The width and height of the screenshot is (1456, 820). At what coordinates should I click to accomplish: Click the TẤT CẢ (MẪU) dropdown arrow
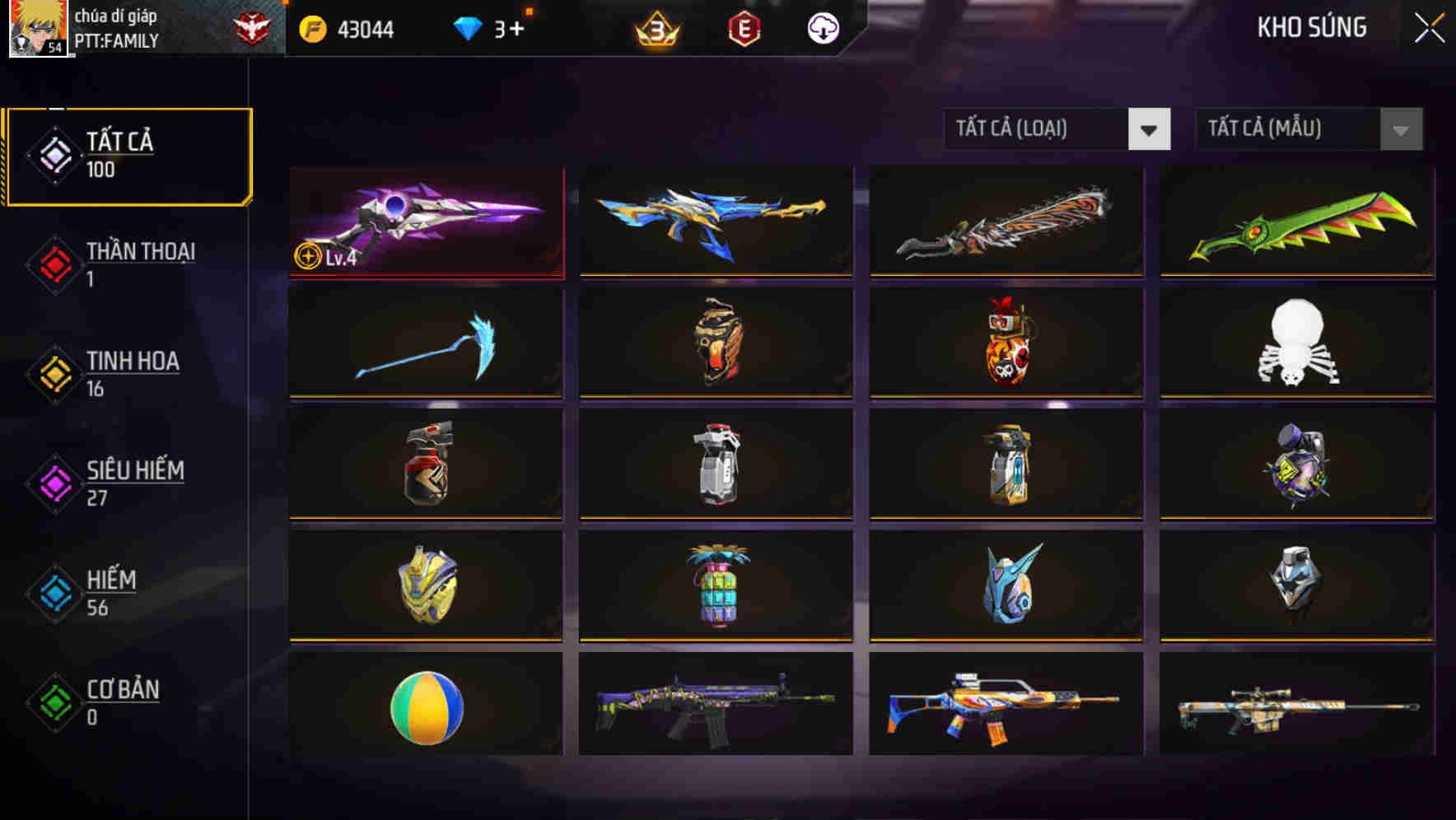tap(1400, 129)
